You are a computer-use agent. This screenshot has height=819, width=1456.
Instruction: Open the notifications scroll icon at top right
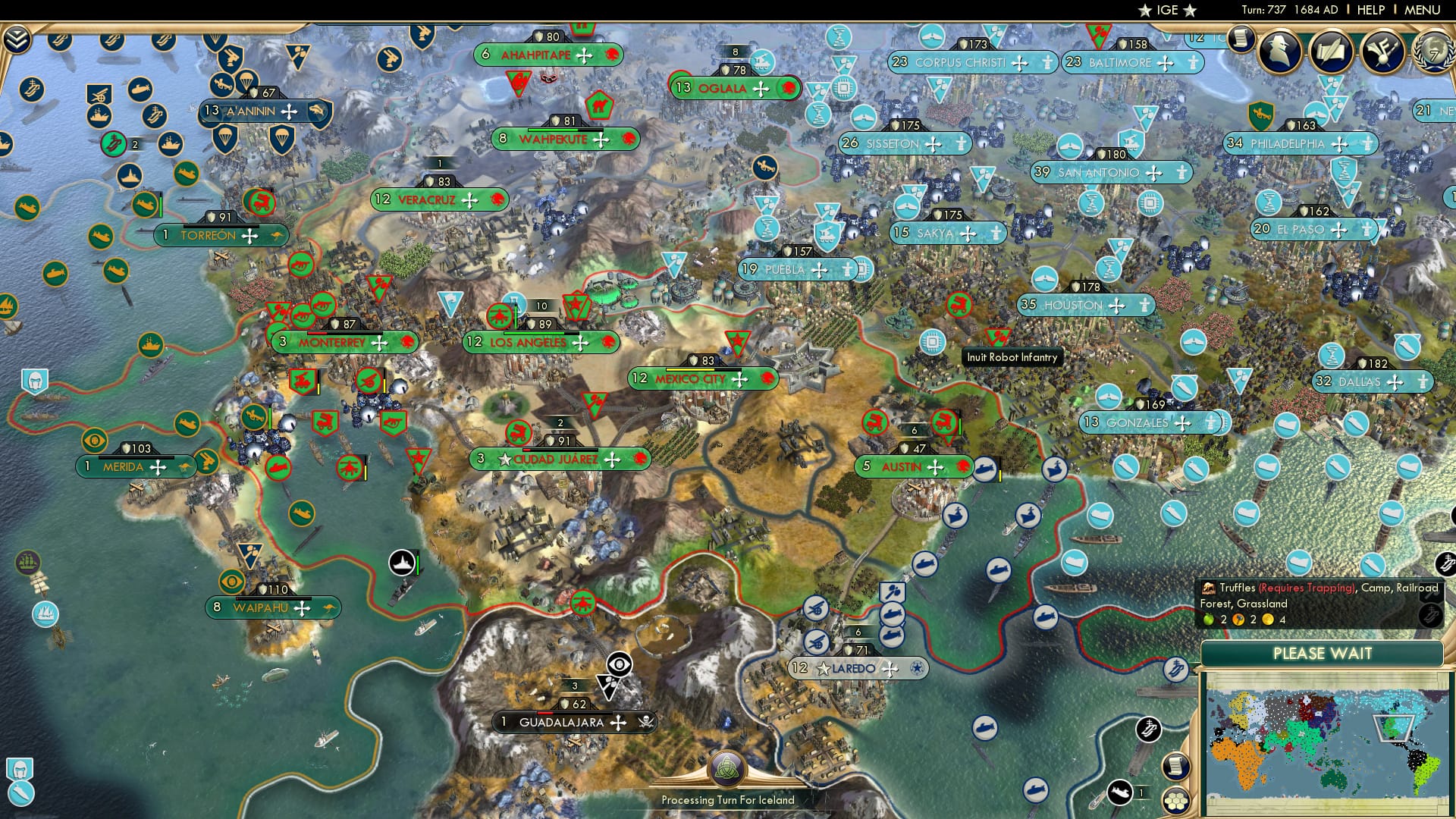click(1242, 39)
